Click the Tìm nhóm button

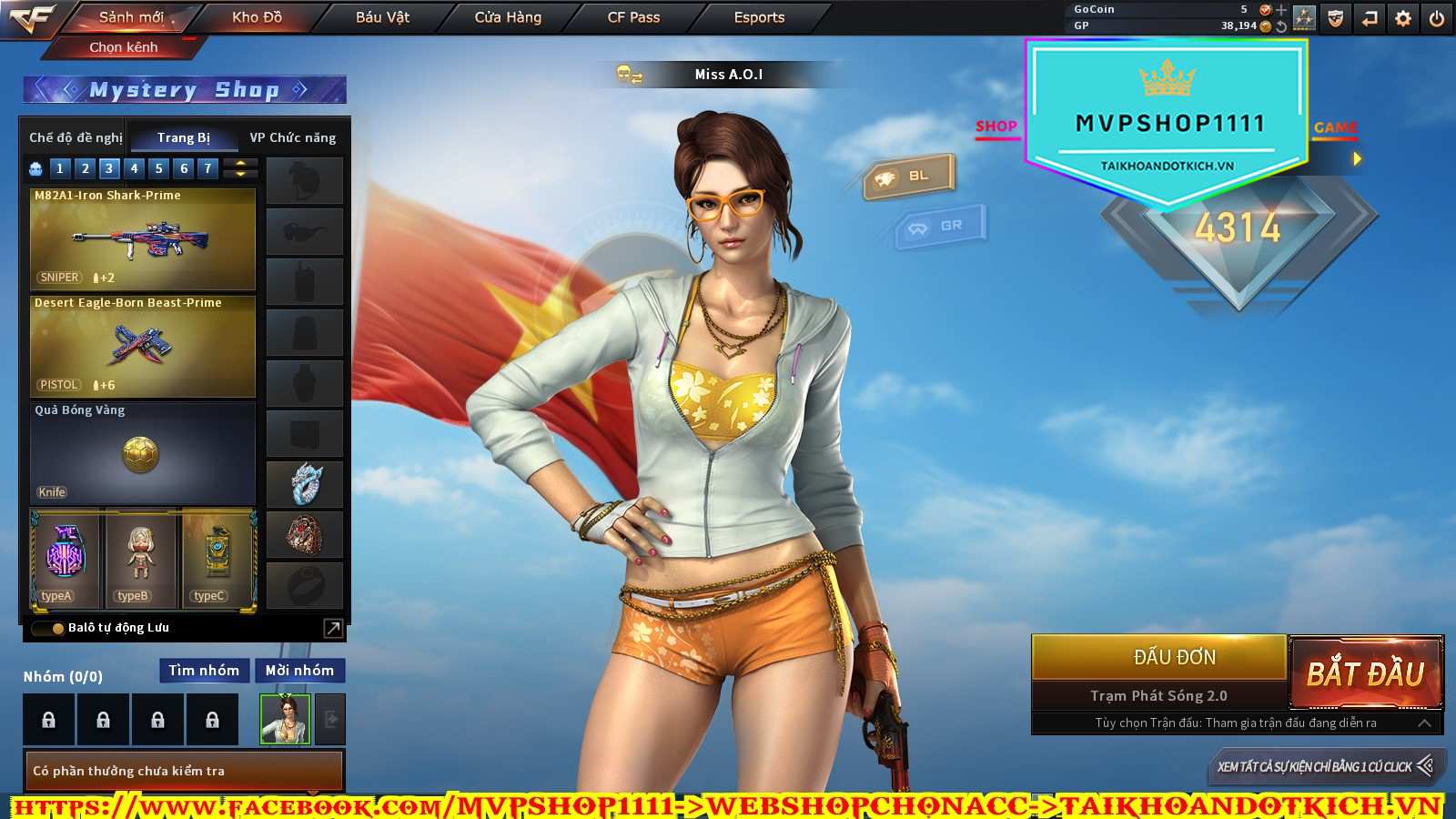(204, 671)
